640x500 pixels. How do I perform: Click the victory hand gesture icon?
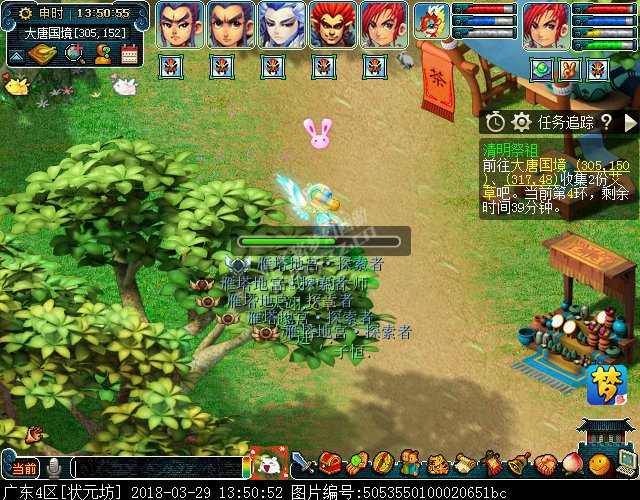[570, 69]
